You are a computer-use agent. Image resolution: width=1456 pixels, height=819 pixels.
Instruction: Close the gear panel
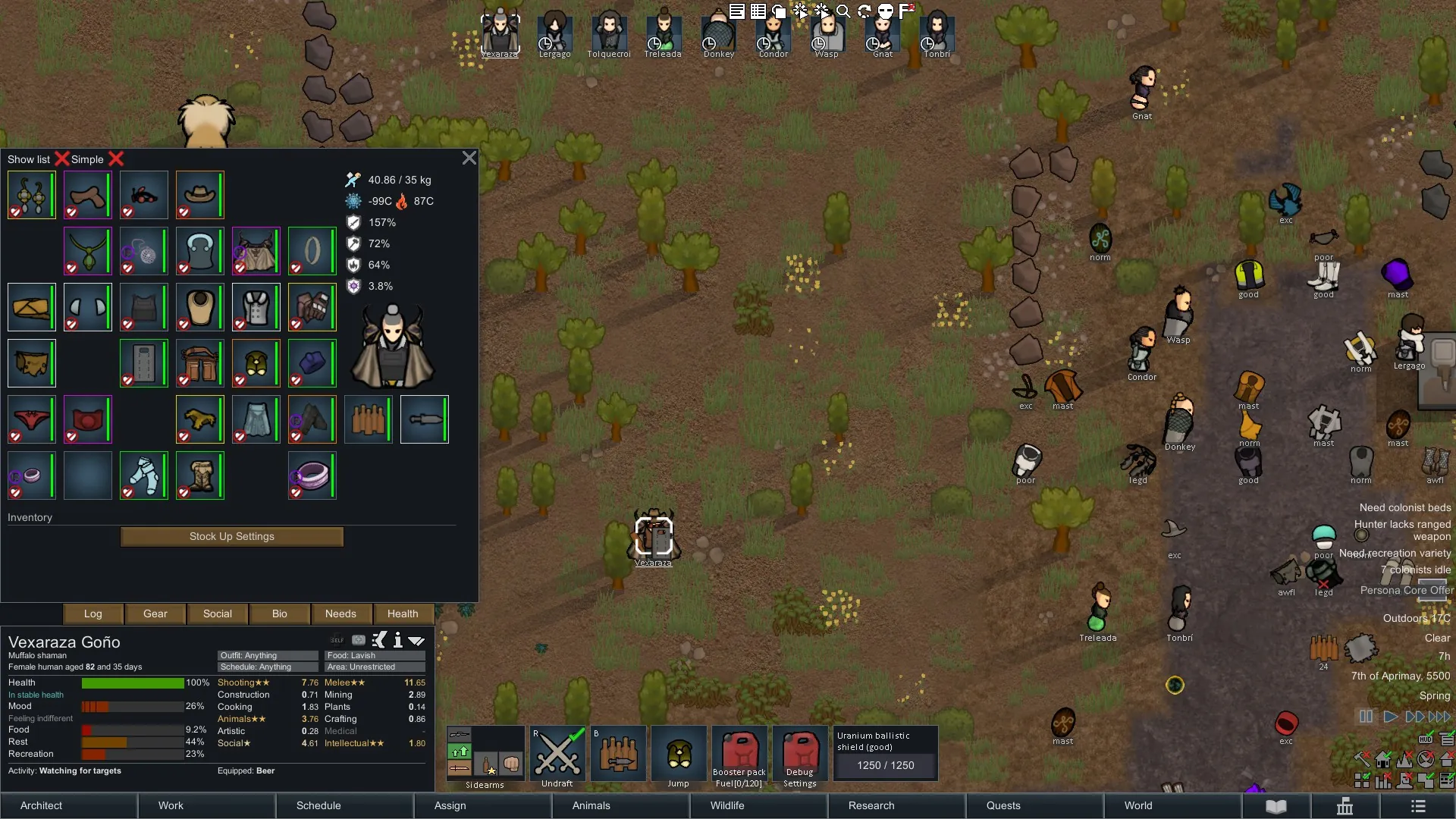point(469,158)
